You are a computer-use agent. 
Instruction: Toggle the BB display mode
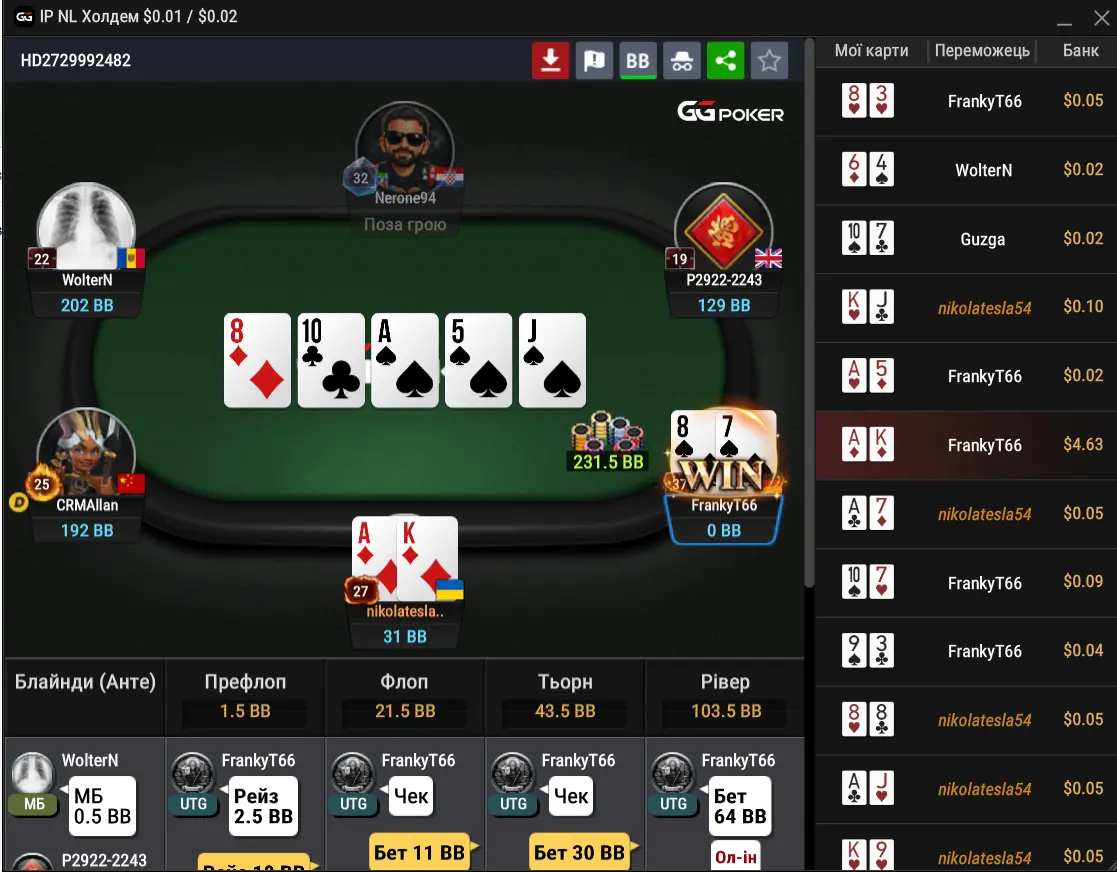[x=638, y=61]
